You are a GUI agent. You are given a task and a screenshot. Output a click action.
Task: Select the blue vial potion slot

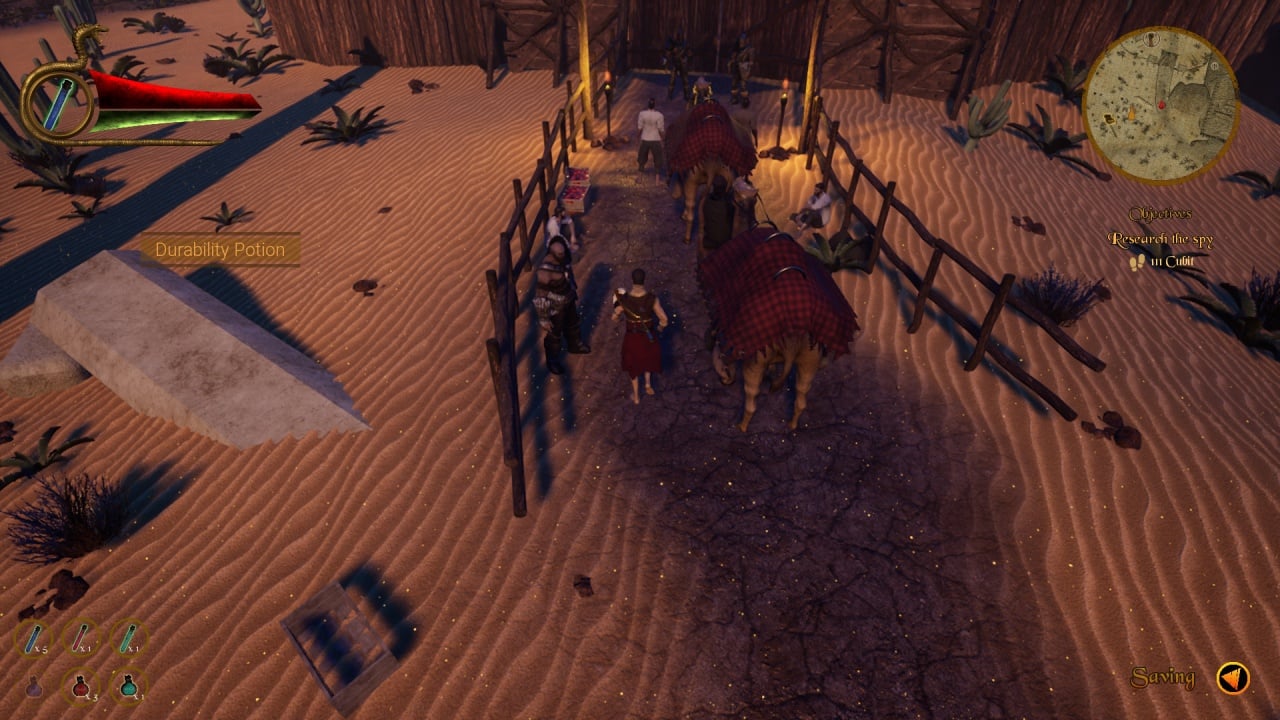tap(34, 638)
